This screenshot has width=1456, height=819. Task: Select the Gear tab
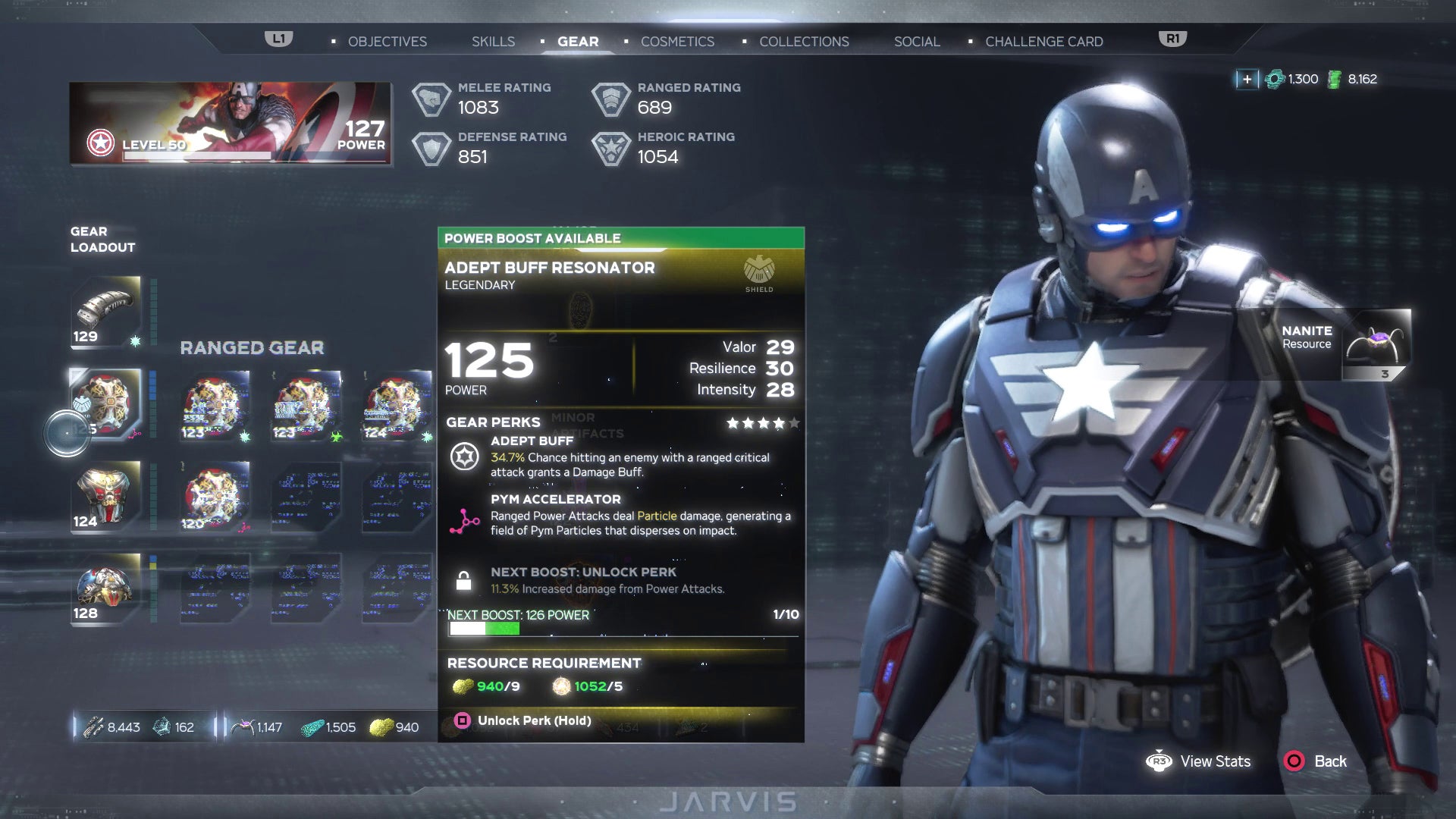tap(578, 42)
